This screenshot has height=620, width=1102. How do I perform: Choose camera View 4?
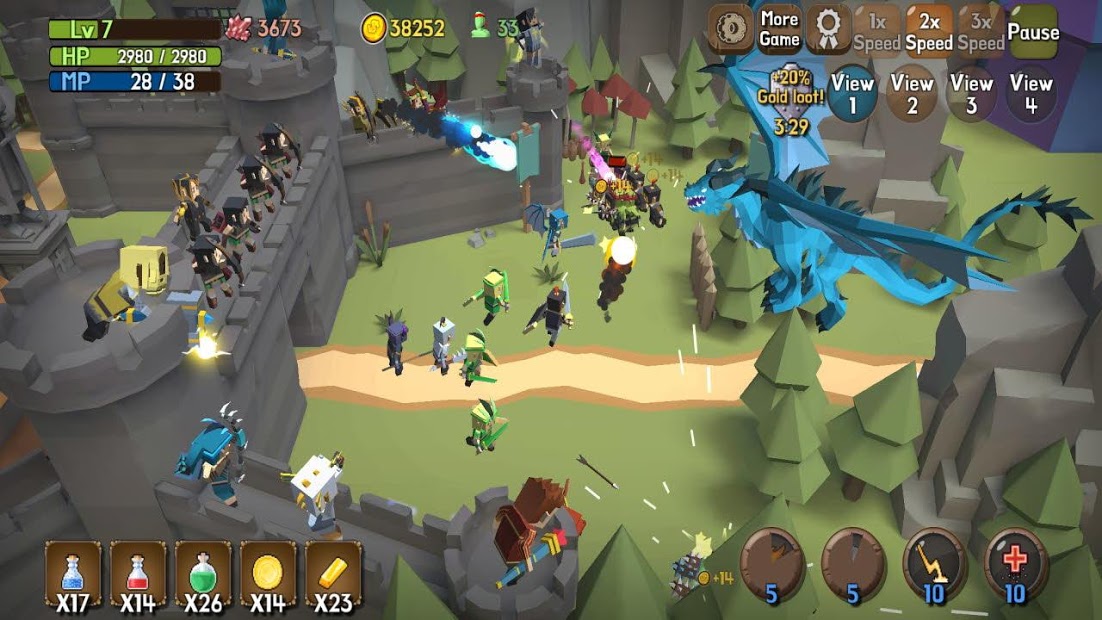point(1031,94)
